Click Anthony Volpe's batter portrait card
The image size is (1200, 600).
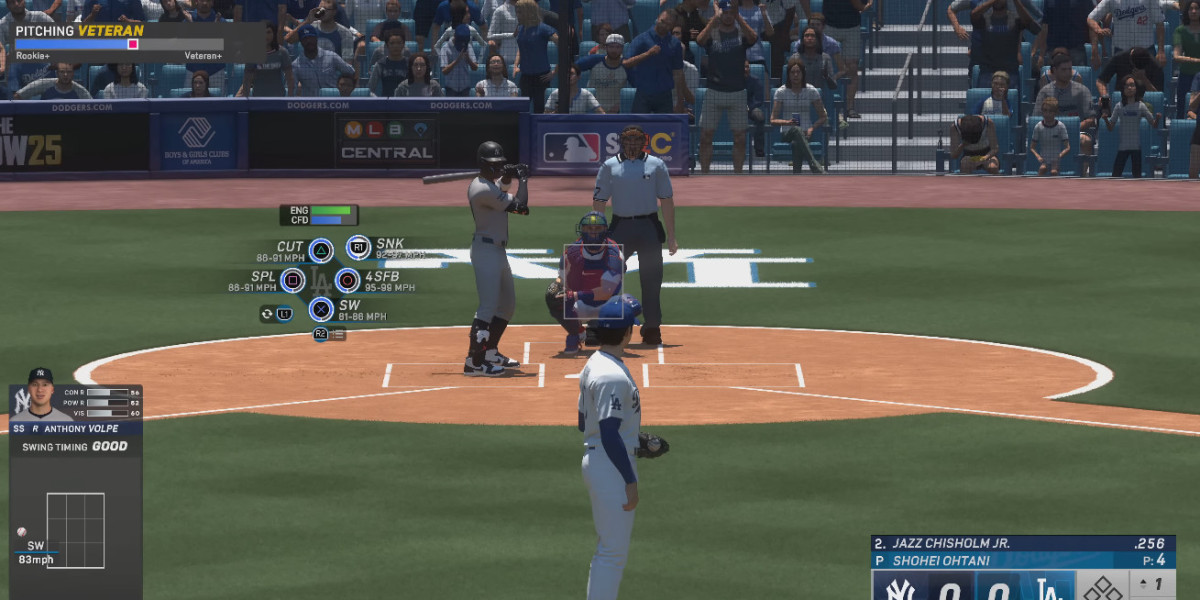(x=41, y=396)
